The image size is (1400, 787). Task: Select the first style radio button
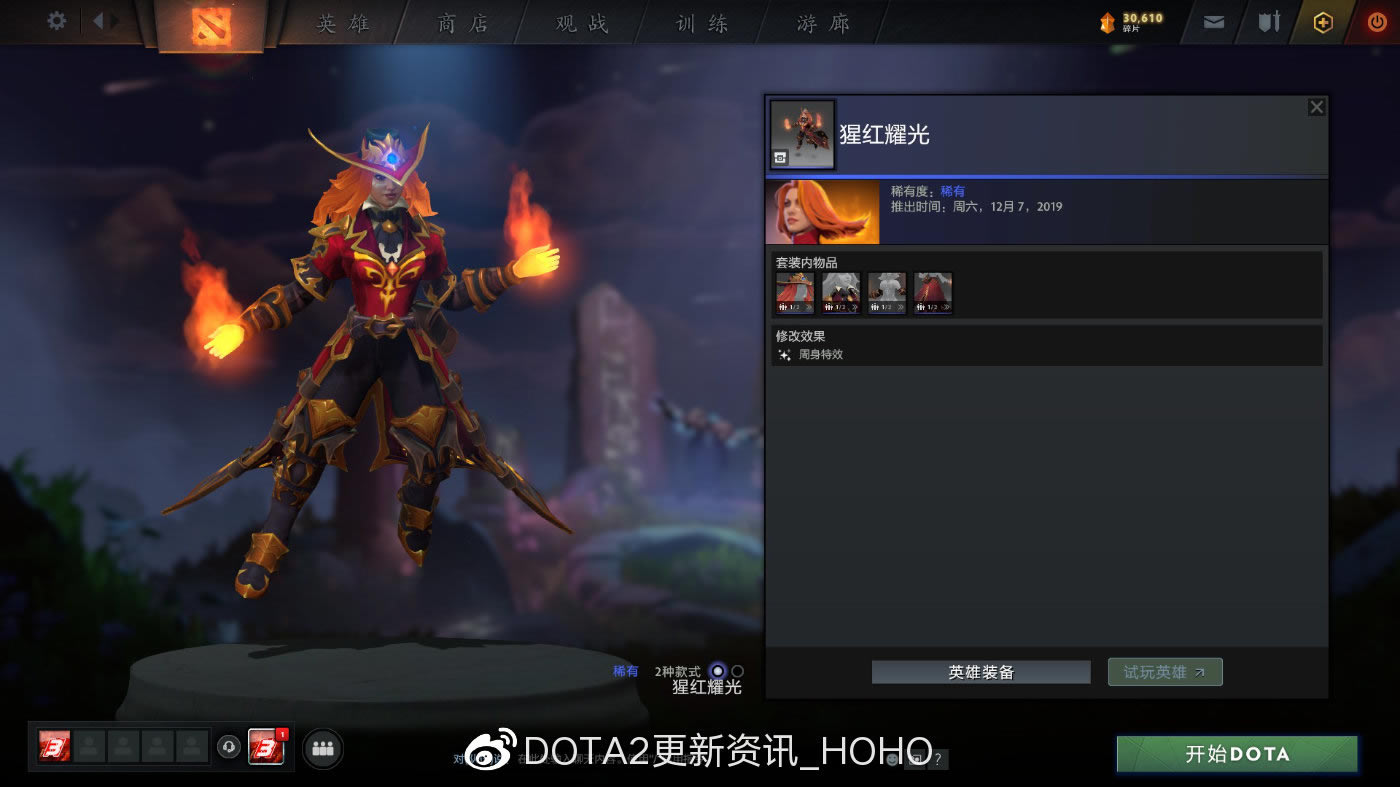716,671
